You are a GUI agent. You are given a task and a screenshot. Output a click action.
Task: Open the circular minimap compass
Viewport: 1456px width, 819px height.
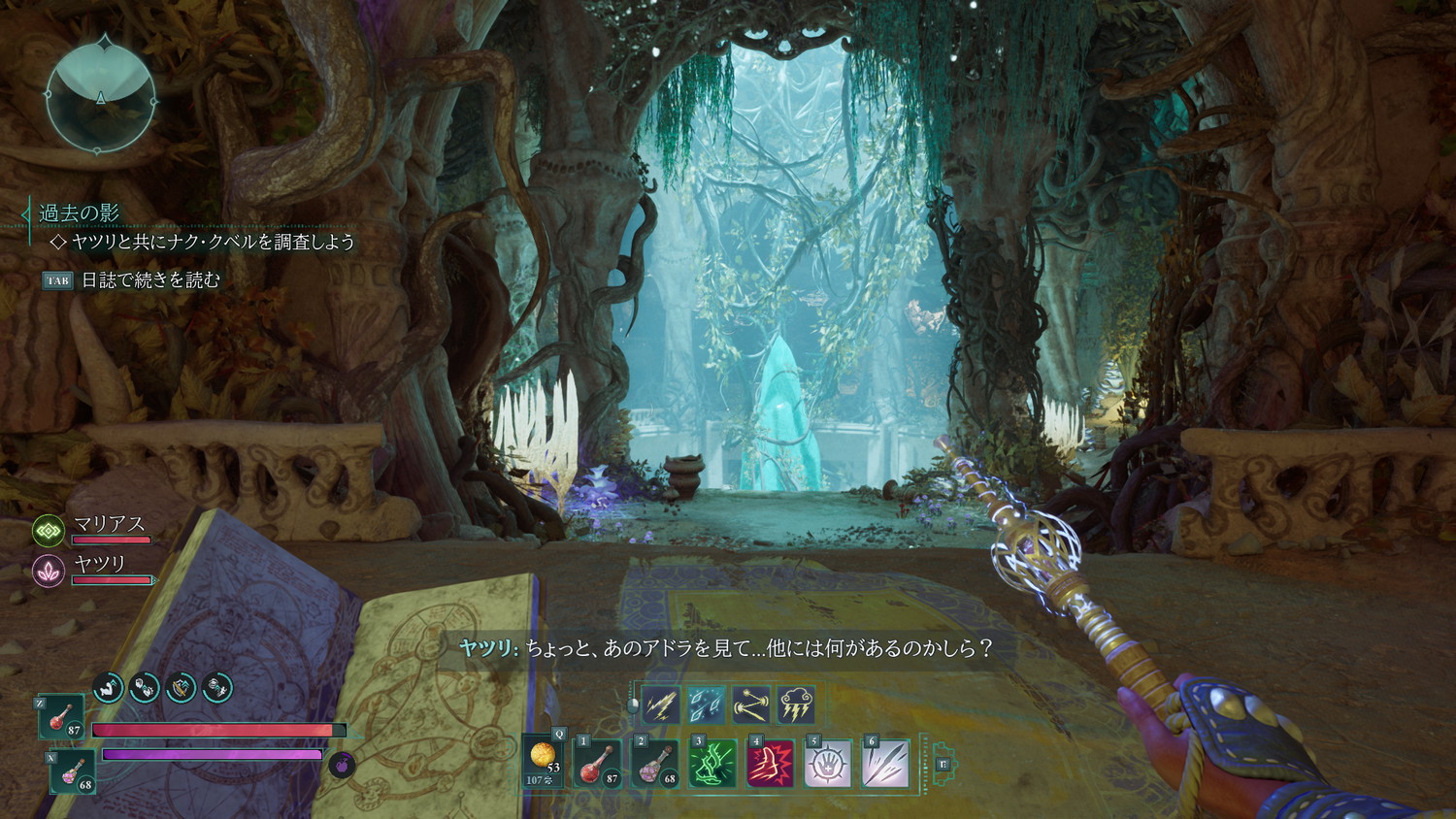pyautogui.click(x=101, y=97)
